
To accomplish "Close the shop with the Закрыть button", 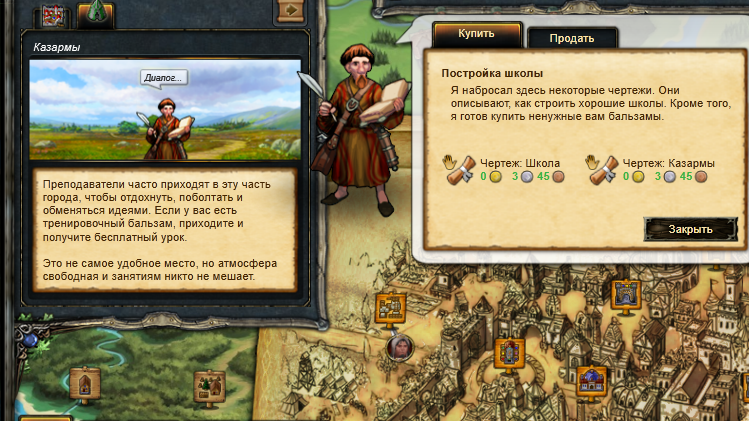I will point(690,229).
